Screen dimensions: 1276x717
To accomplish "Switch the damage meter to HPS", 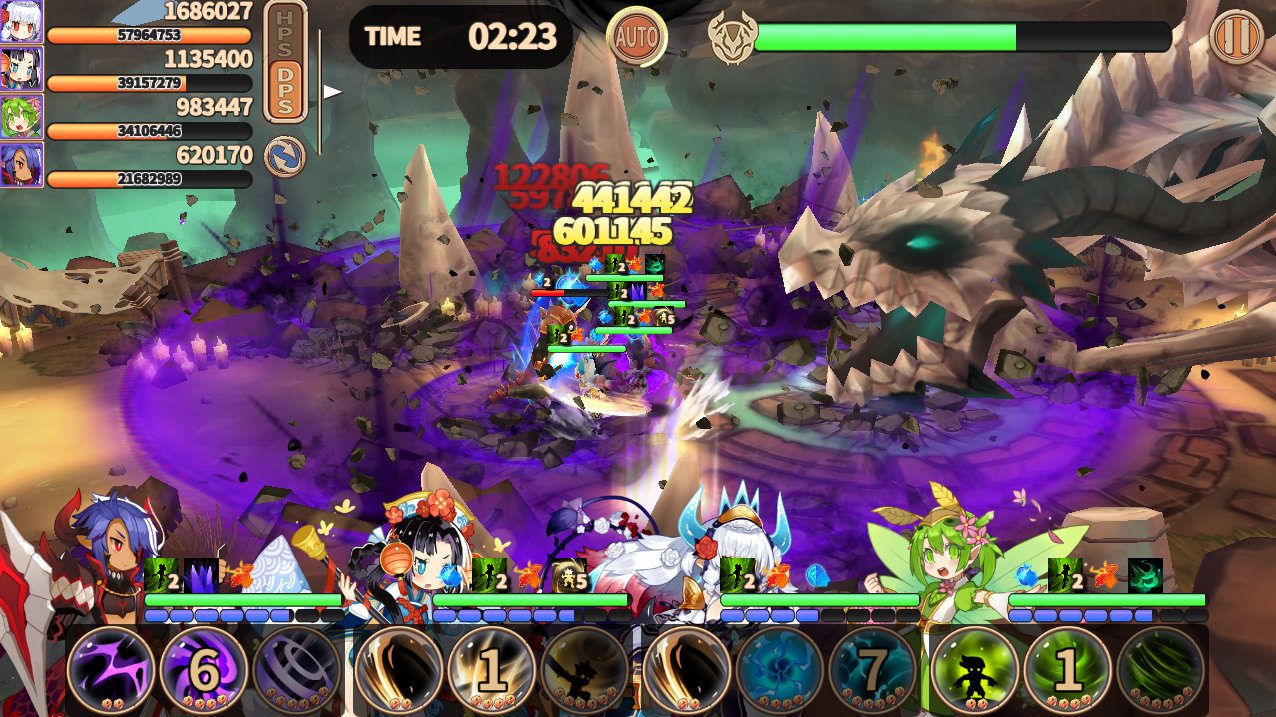I will click(285, 31).
